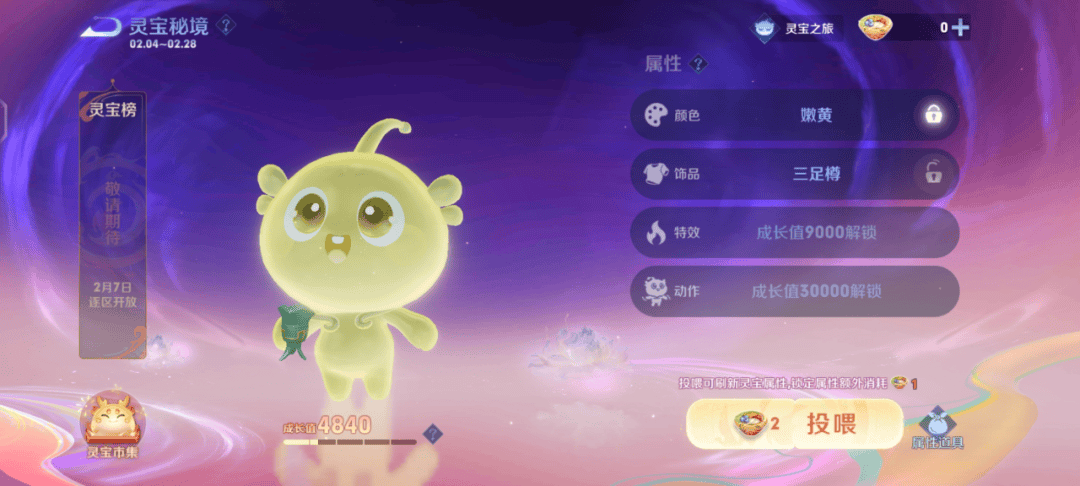Show help for 成长值 growth bar
Viewport: 1080px width, 486px height.
tap(431, 433)
